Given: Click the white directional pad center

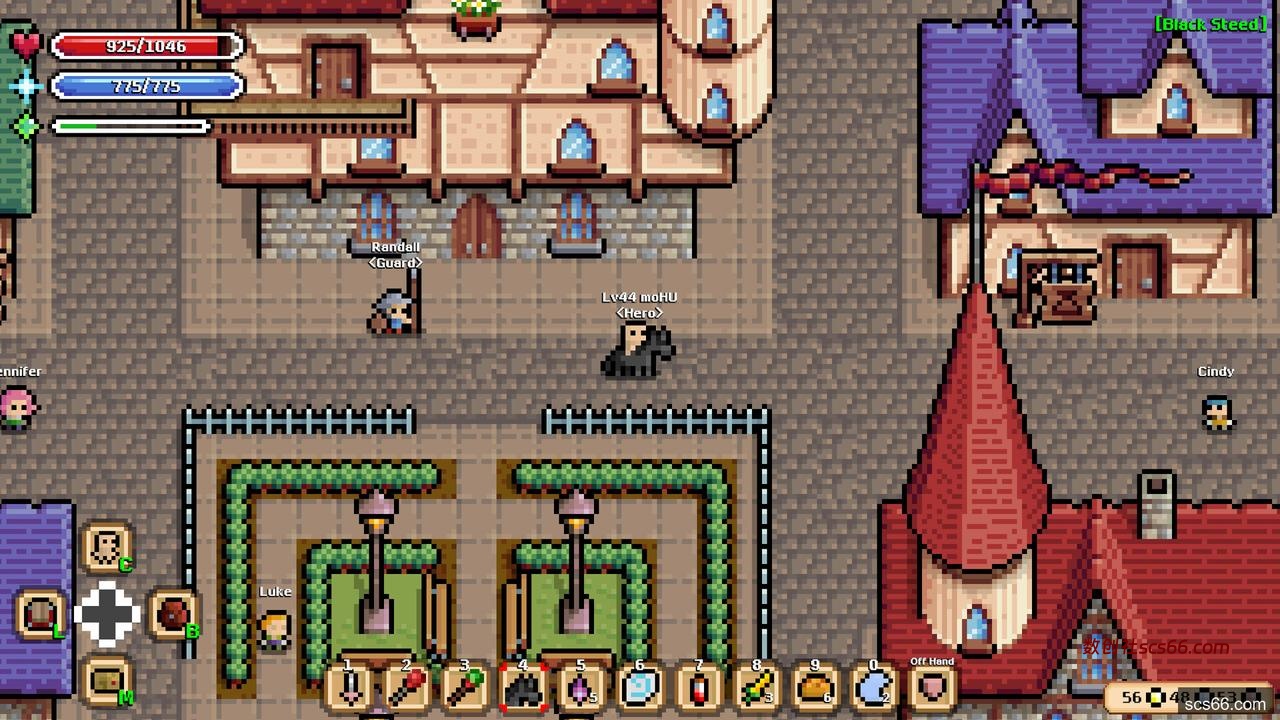Looking at the screenshot, I should (x=107, y=614).
